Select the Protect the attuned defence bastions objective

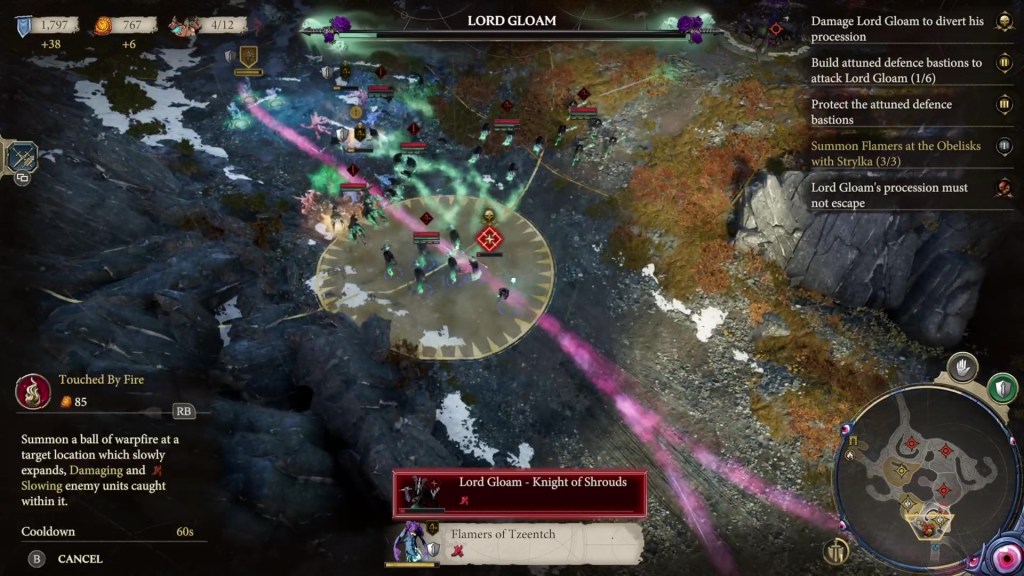click(x=898, y=112)
